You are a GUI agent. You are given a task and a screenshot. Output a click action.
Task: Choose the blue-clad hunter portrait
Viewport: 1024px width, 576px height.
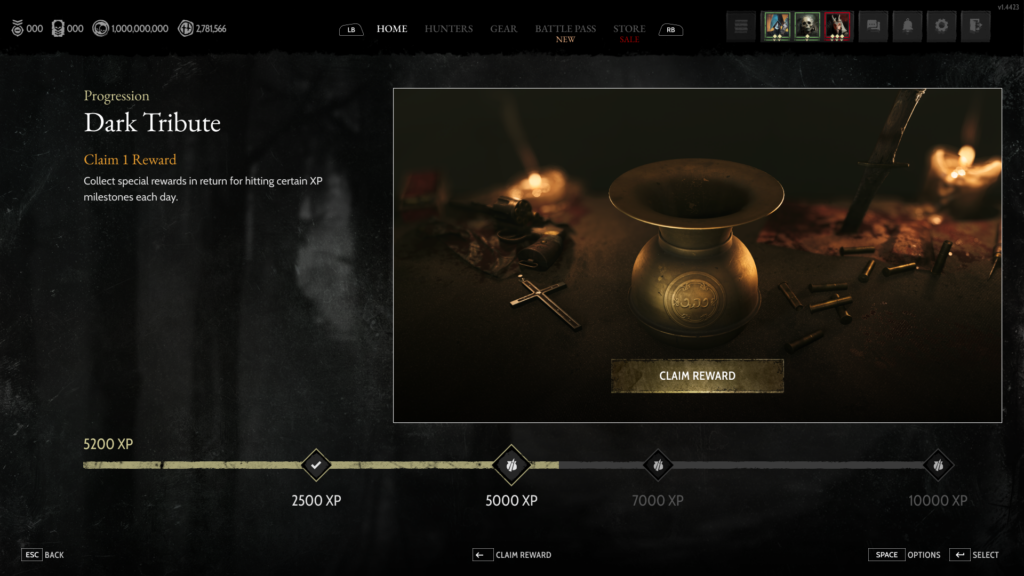click(777, 27)
